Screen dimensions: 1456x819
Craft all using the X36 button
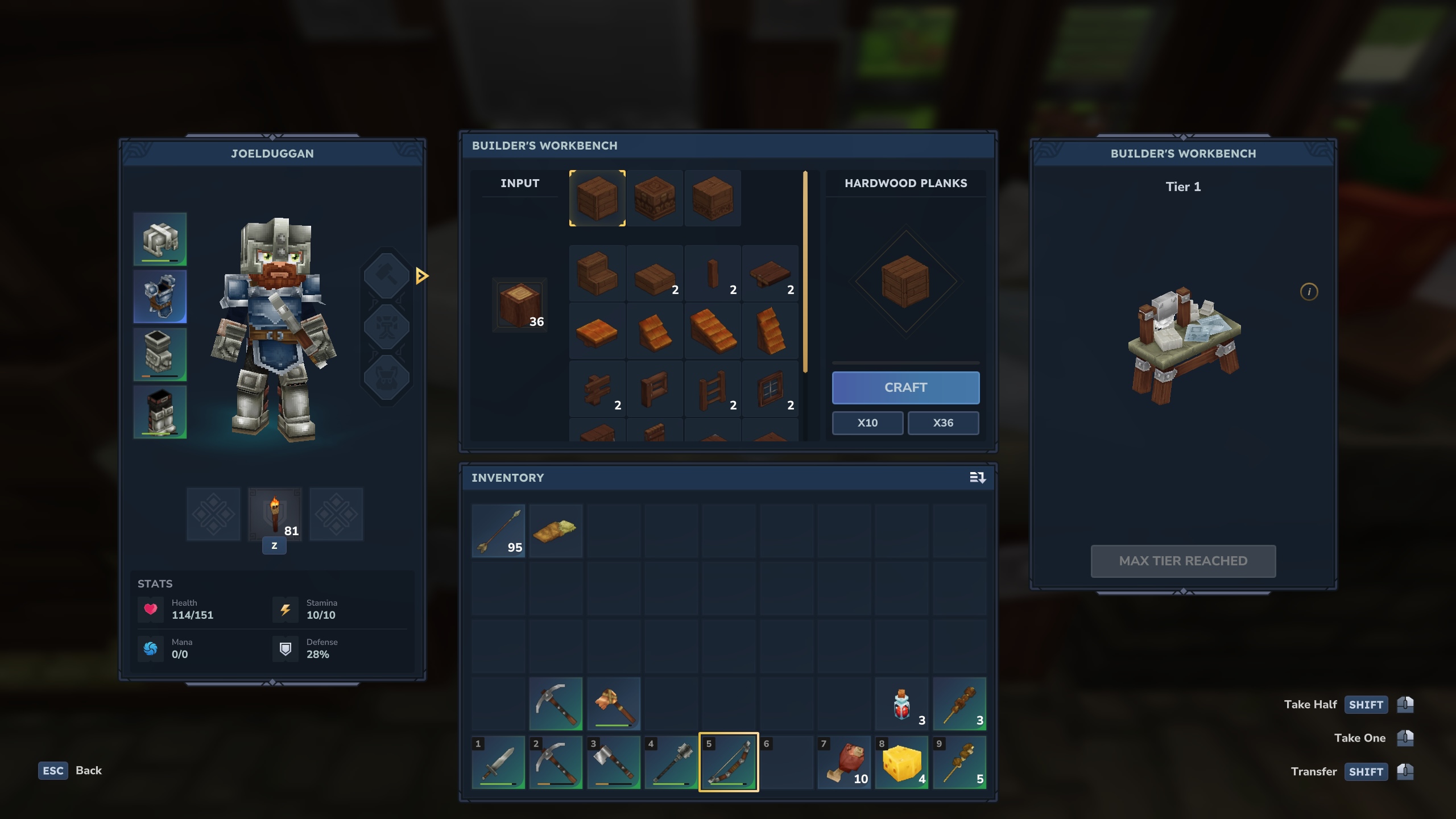click(943, 423)
